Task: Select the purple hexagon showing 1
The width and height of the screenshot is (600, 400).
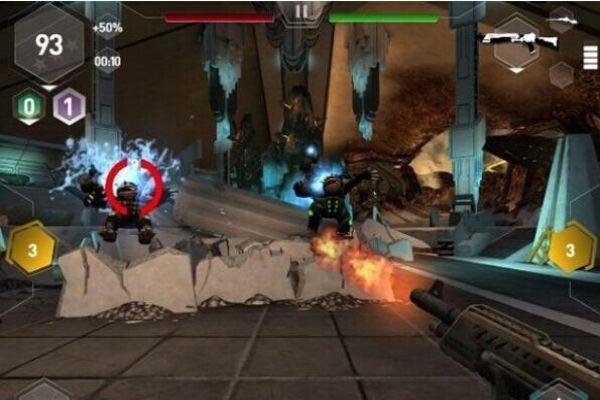Action: 68,106
